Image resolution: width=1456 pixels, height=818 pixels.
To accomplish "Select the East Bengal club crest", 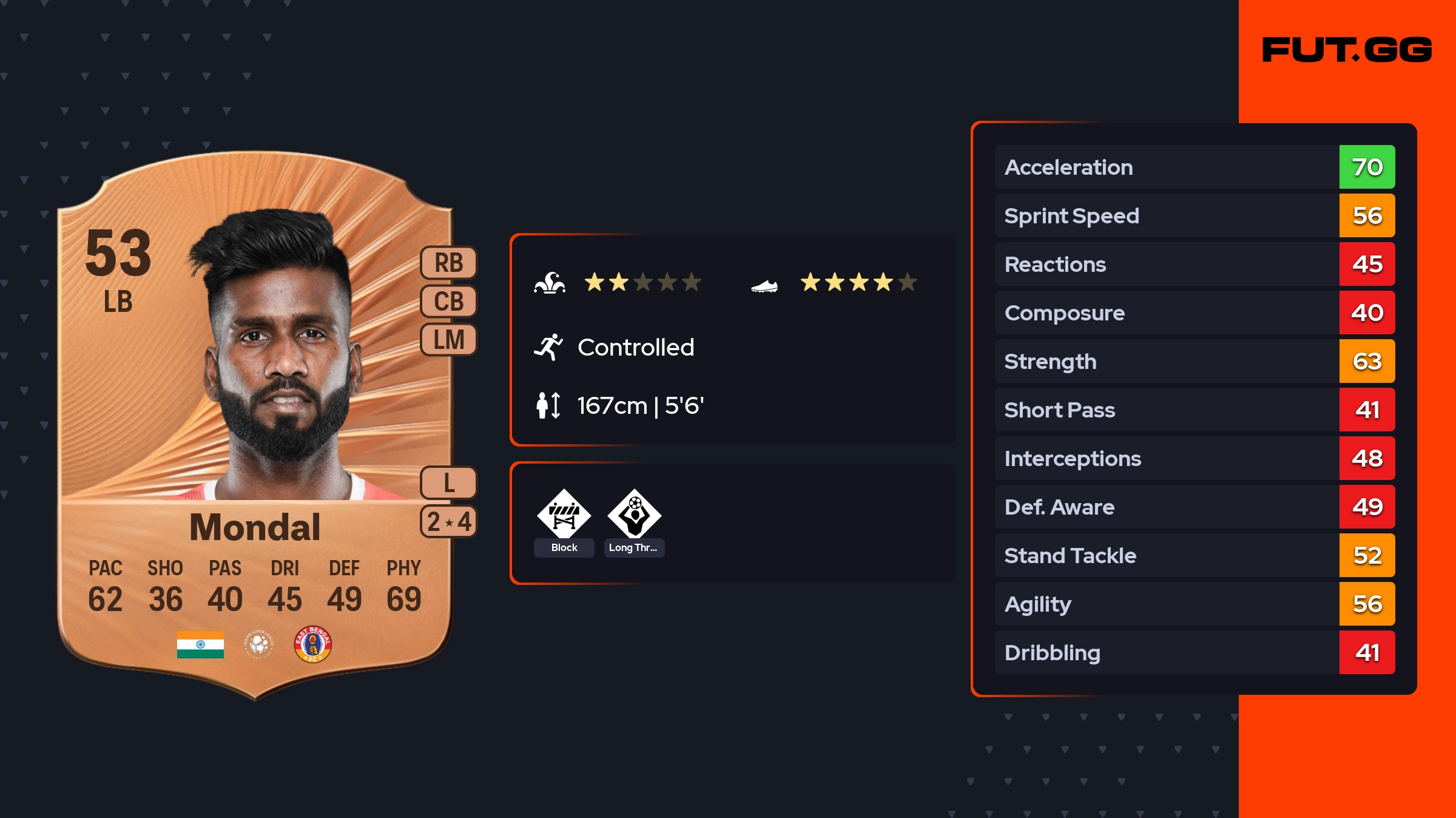I will pos(312,644).
